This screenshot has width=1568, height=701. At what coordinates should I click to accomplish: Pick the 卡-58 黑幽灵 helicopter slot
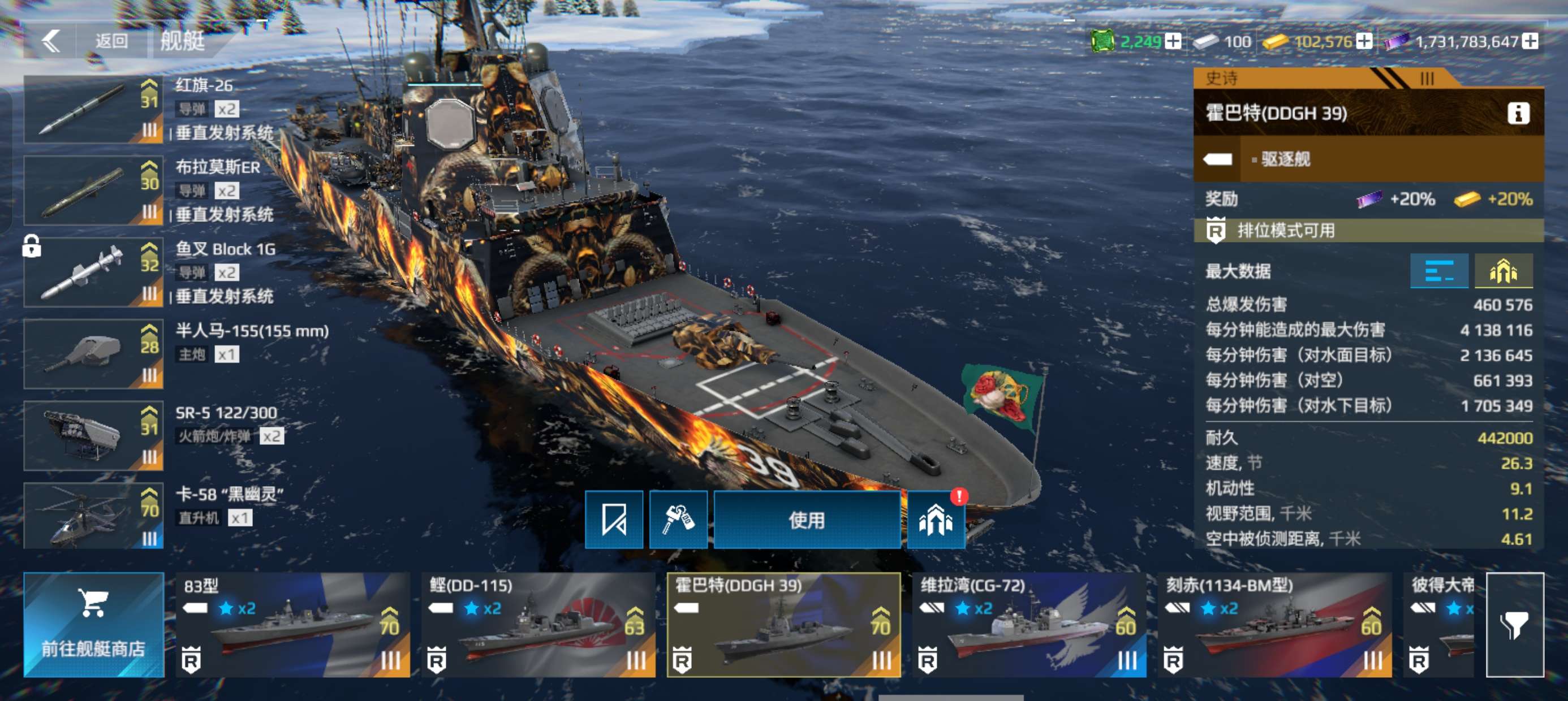click(93, 517)
